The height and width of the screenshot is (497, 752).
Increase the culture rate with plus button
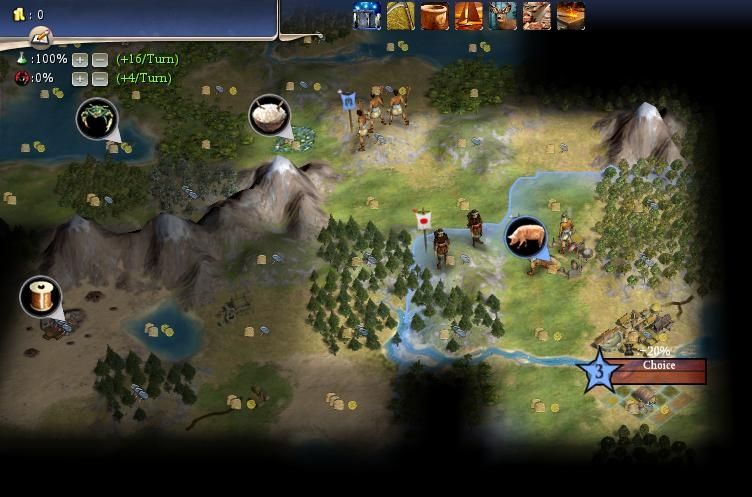pyautogui.click(x=80, y=78)
